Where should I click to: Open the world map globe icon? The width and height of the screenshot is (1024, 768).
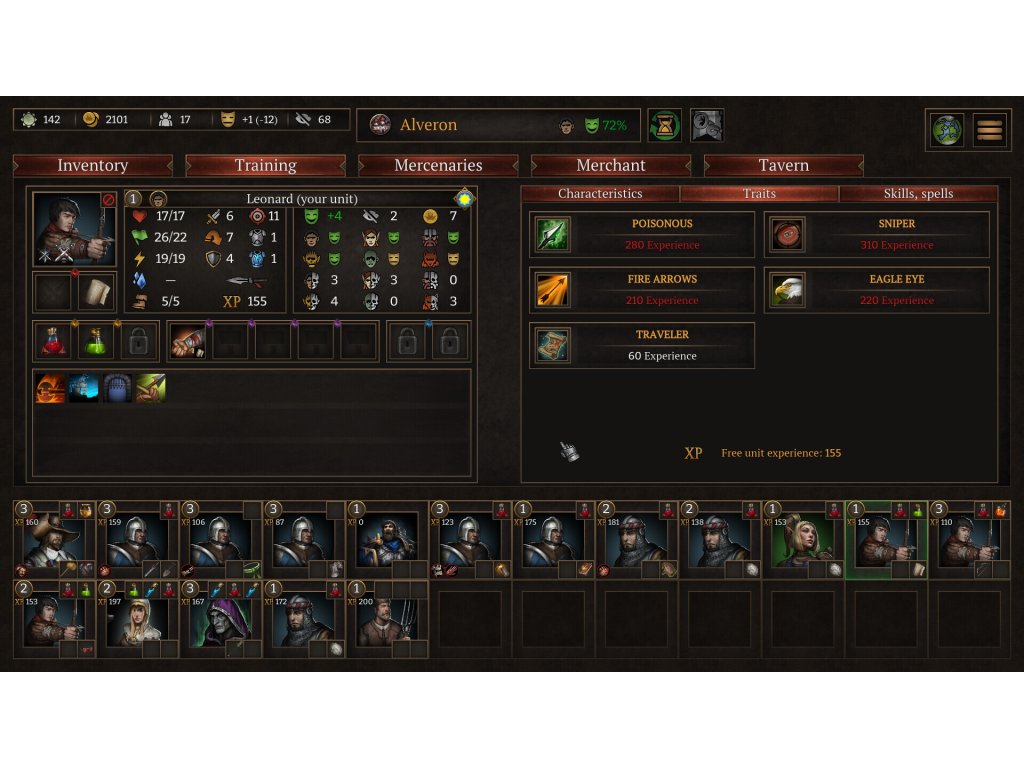click(946, 130)
